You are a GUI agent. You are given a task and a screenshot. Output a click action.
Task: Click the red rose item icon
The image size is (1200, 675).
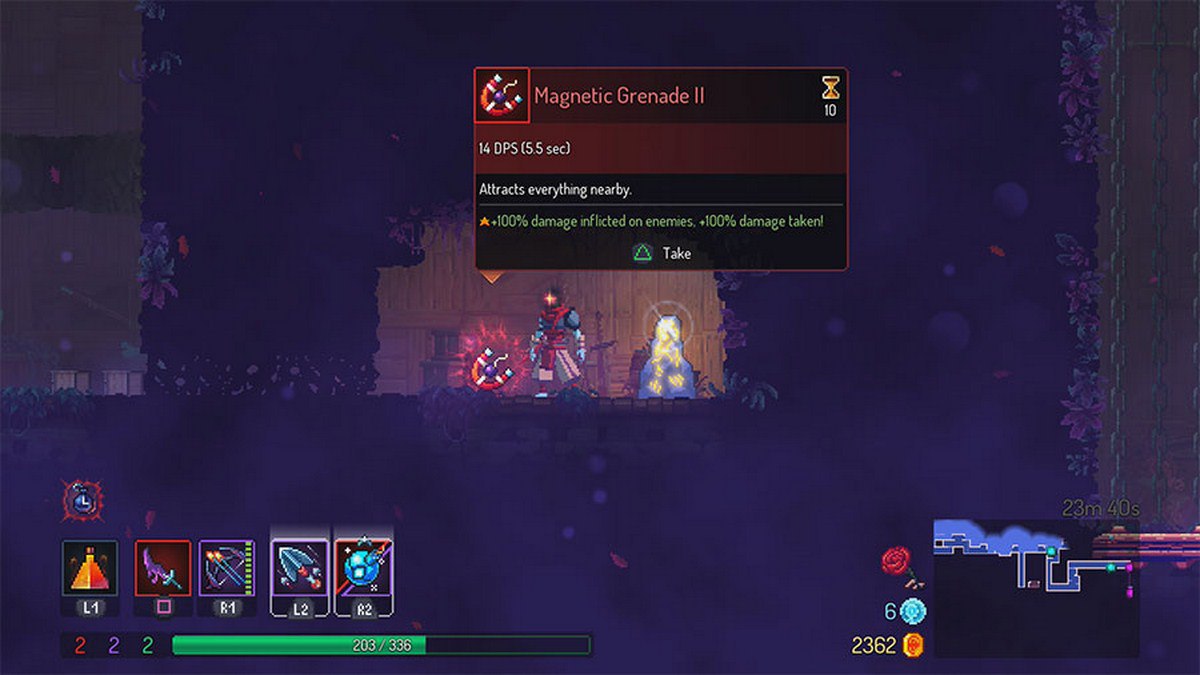[x=897, y=562]
